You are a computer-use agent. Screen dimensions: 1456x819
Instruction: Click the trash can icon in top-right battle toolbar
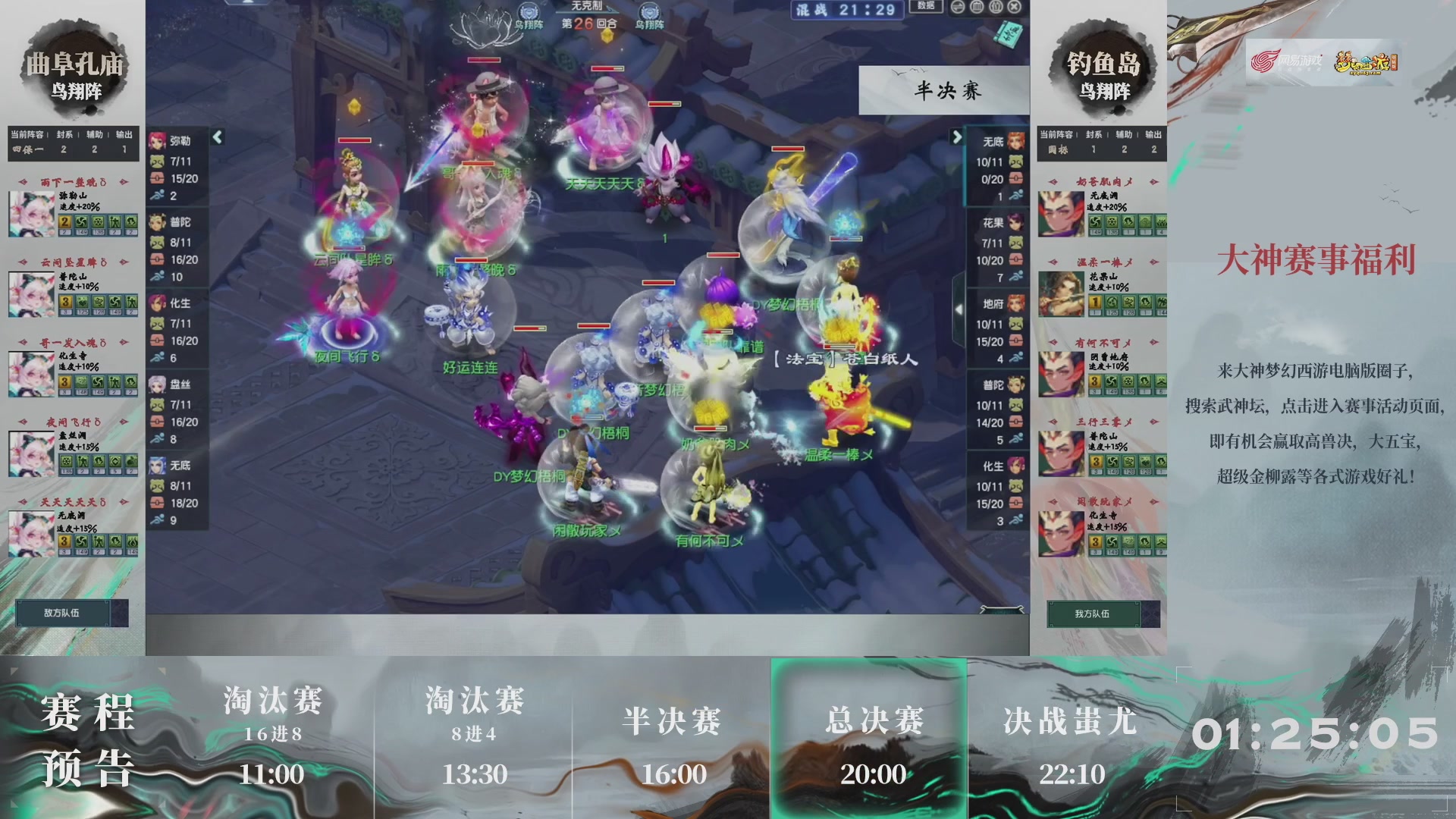[976, 8]
